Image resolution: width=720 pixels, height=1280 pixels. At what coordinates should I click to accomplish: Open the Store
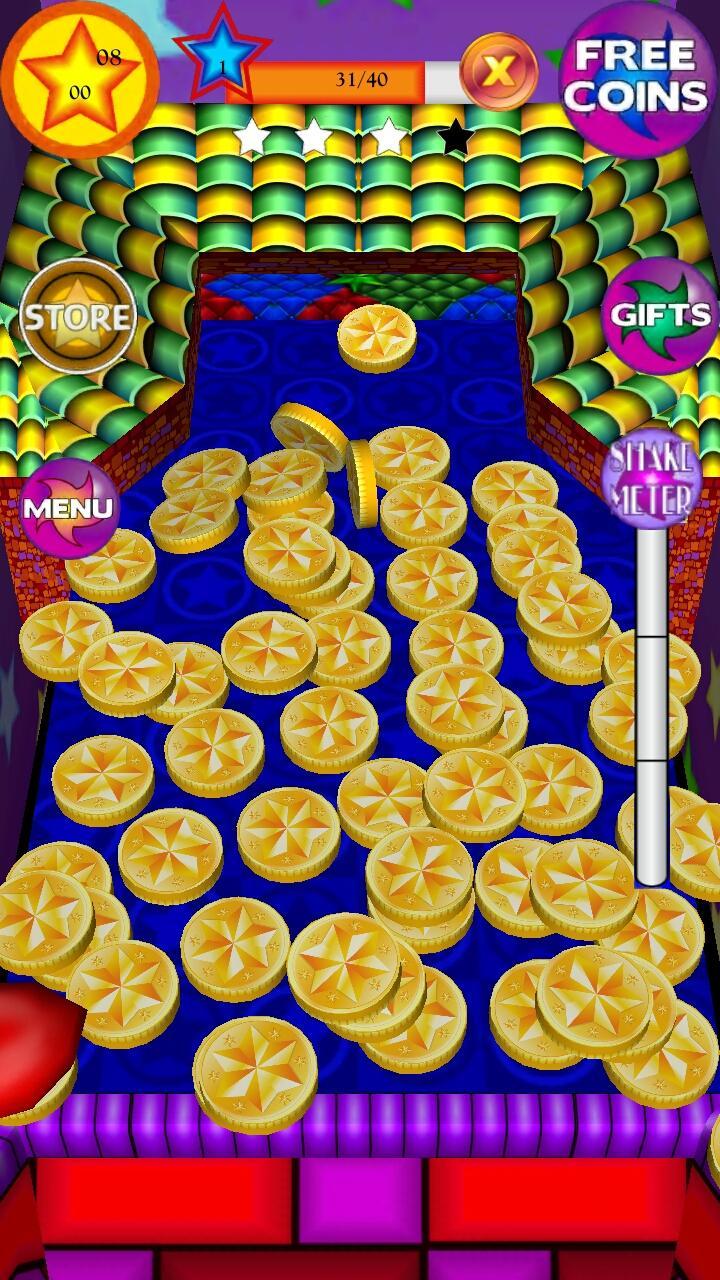point(77,317)
